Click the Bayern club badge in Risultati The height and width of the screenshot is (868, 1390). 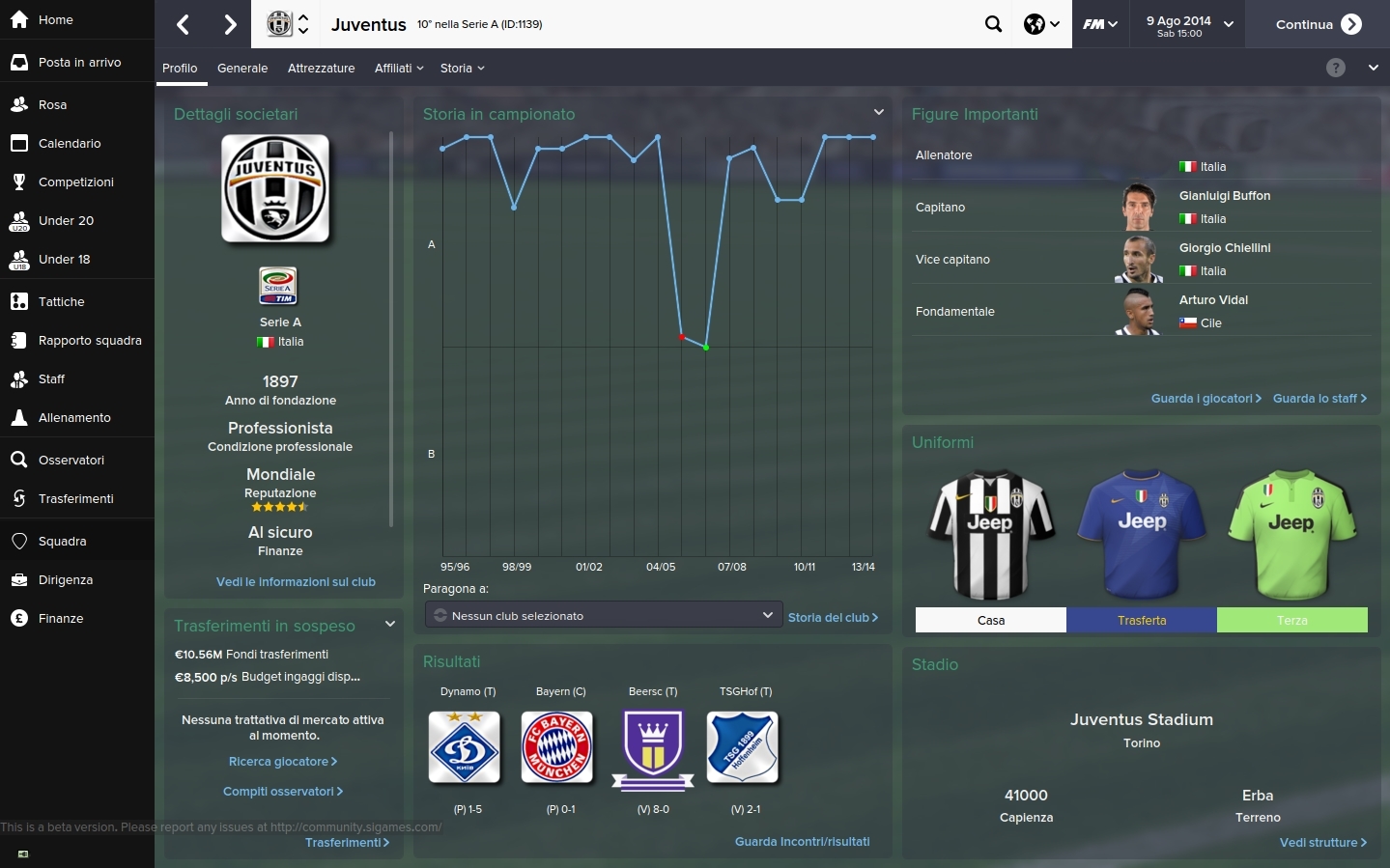click(x=557, y=747)
